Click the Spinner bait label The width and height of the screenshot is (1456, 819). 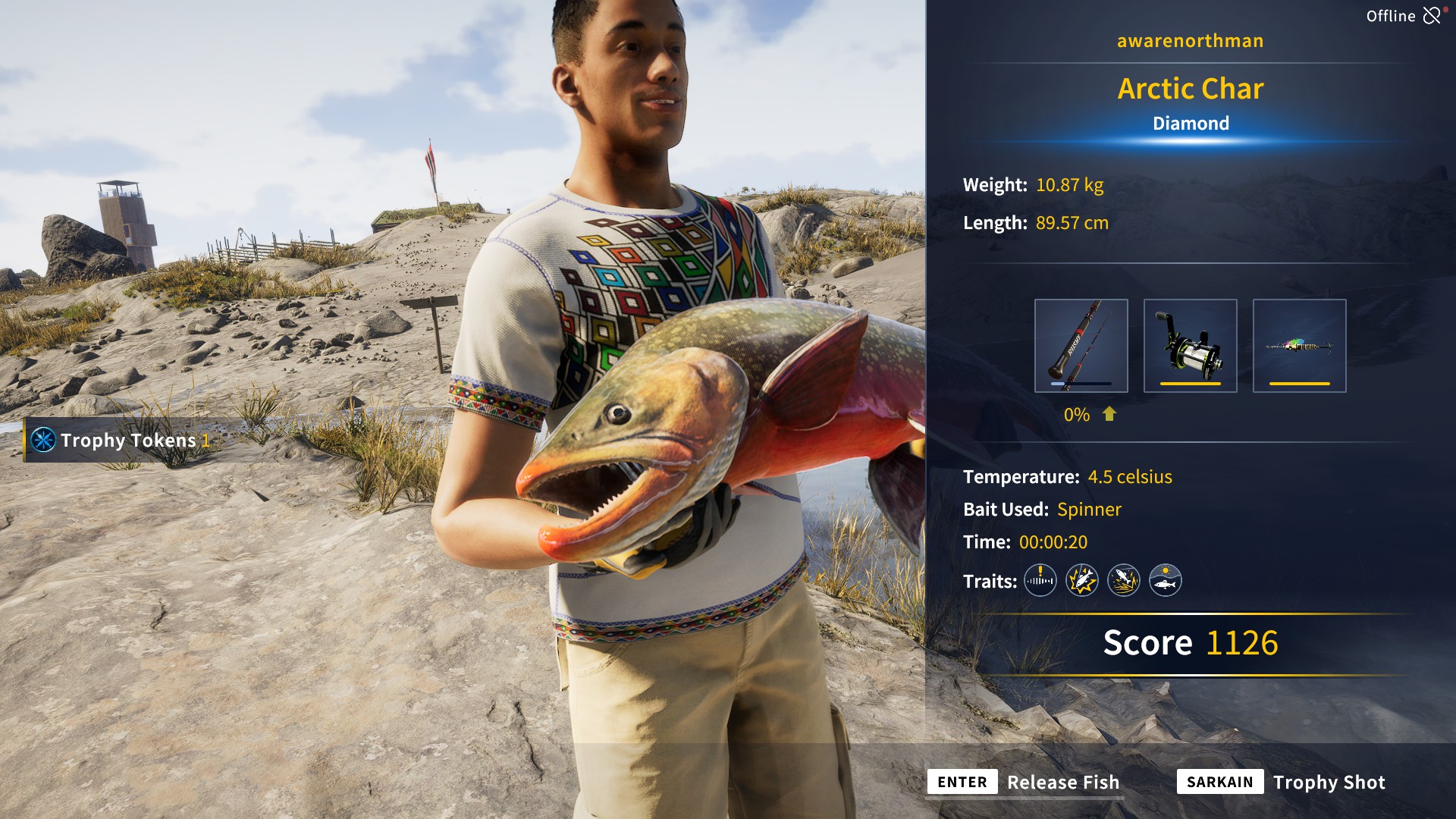[x=1090, y=509]
